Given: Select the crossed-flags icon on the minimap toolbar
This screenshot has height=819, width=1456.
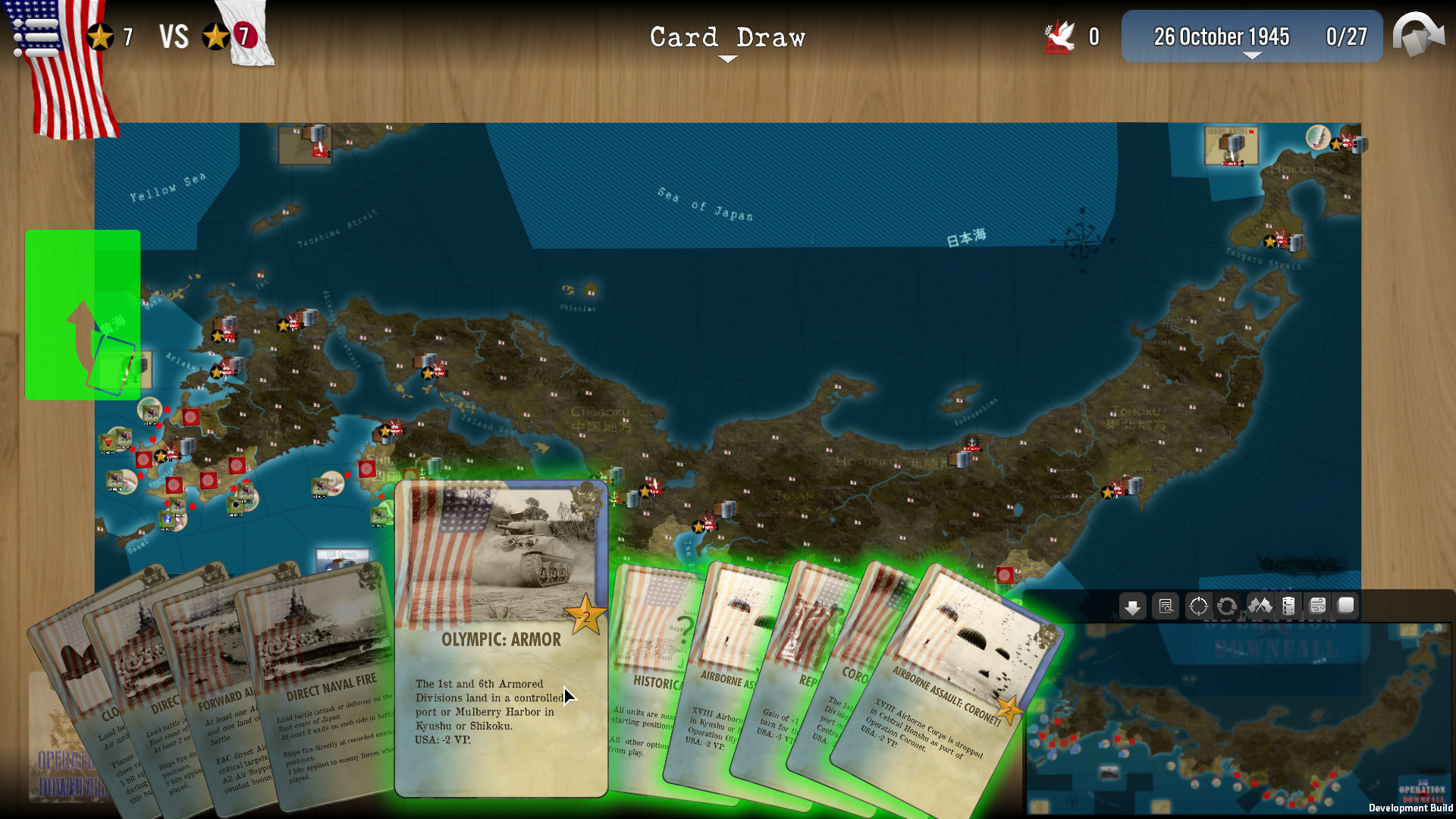Looking at the screenshot, I should (x=1260, y=607).
